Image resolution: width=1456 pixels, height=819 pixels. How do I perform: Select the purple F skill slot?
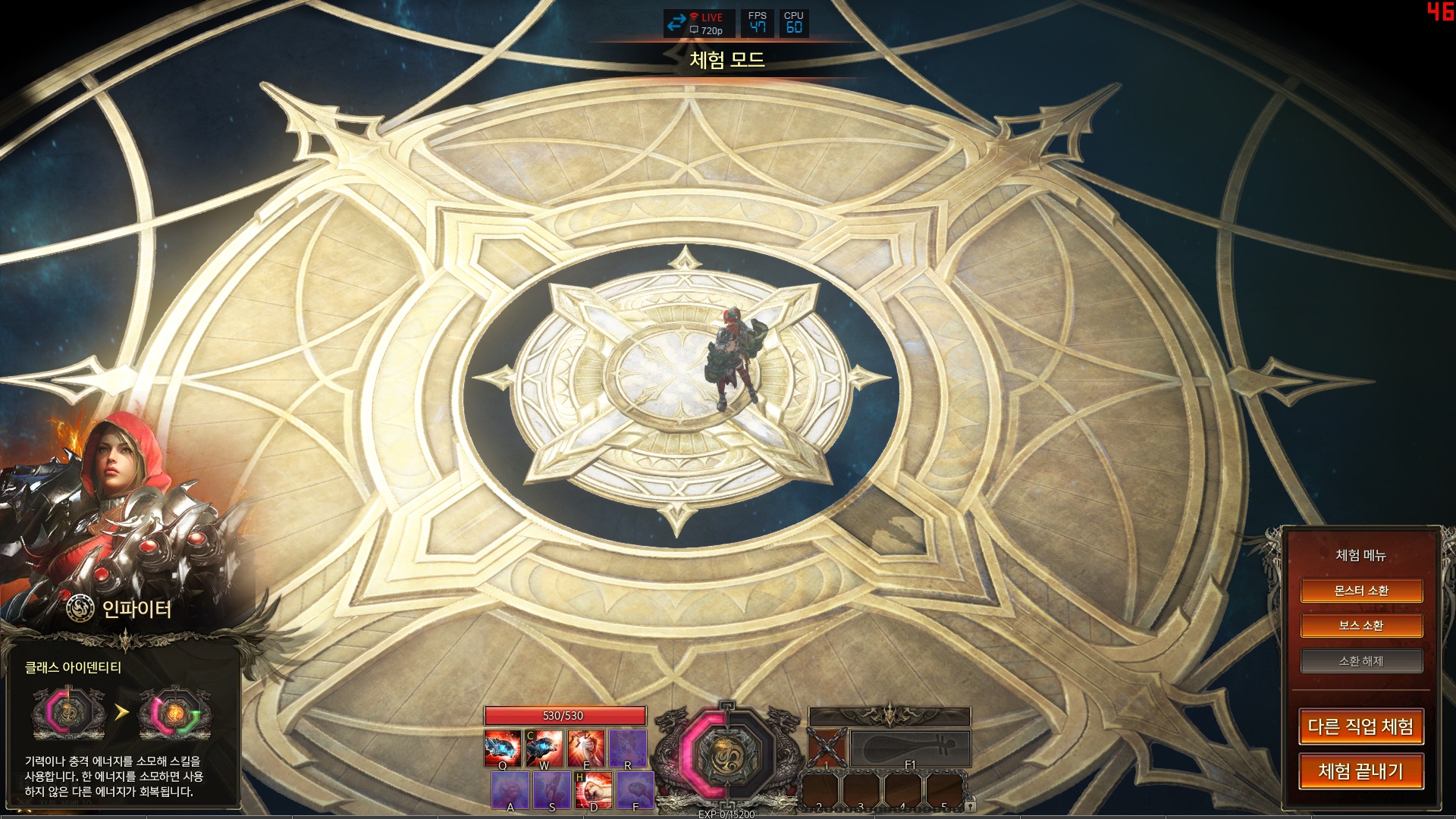pos(635,790)
